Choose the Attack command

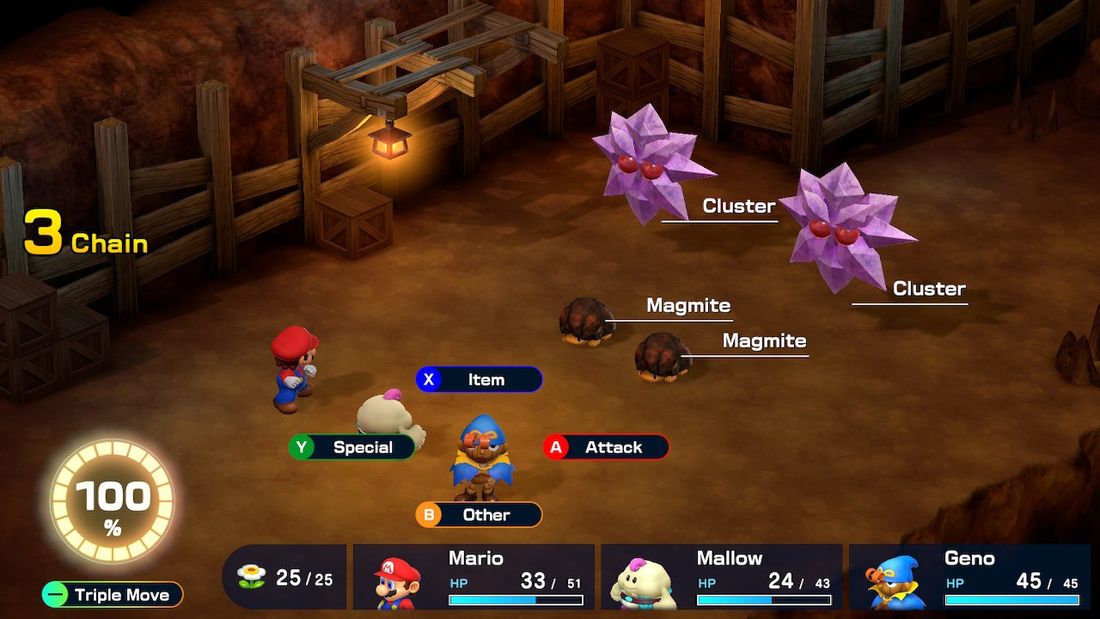point(606,447)
